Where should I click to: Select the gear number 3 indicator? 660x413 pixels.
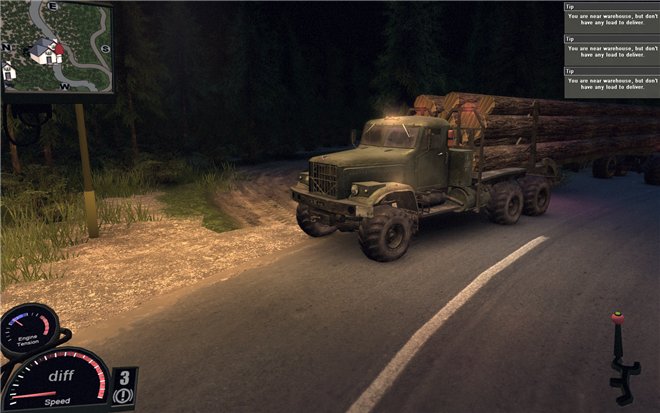click(x=124, y=378)
